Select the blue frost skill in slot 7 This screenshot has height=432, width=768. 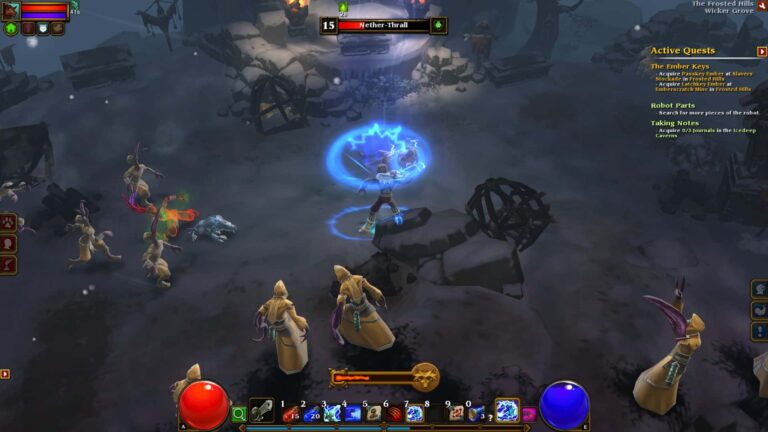(414, 411)
